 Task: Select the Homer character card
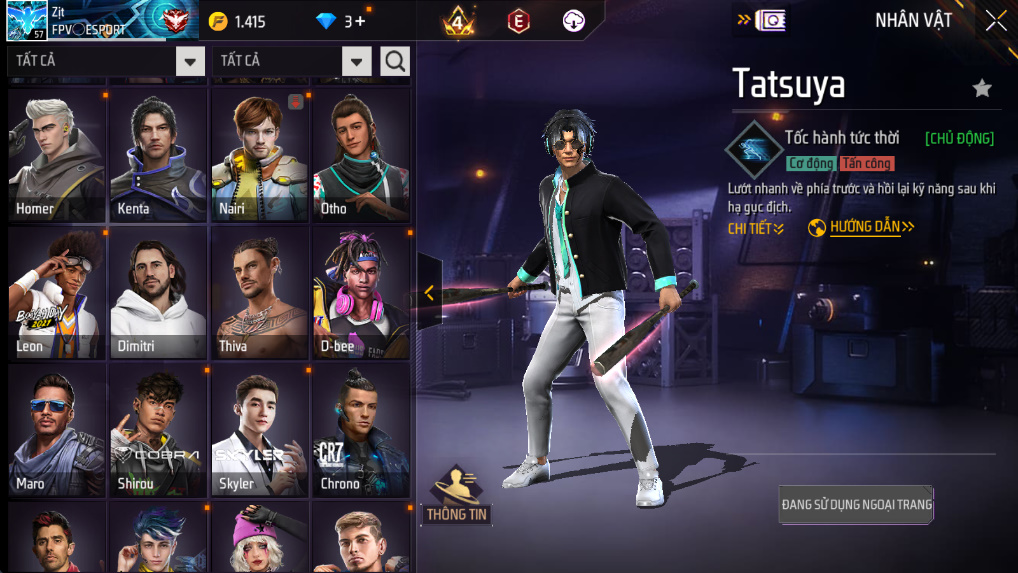click(x=57, y=155)
